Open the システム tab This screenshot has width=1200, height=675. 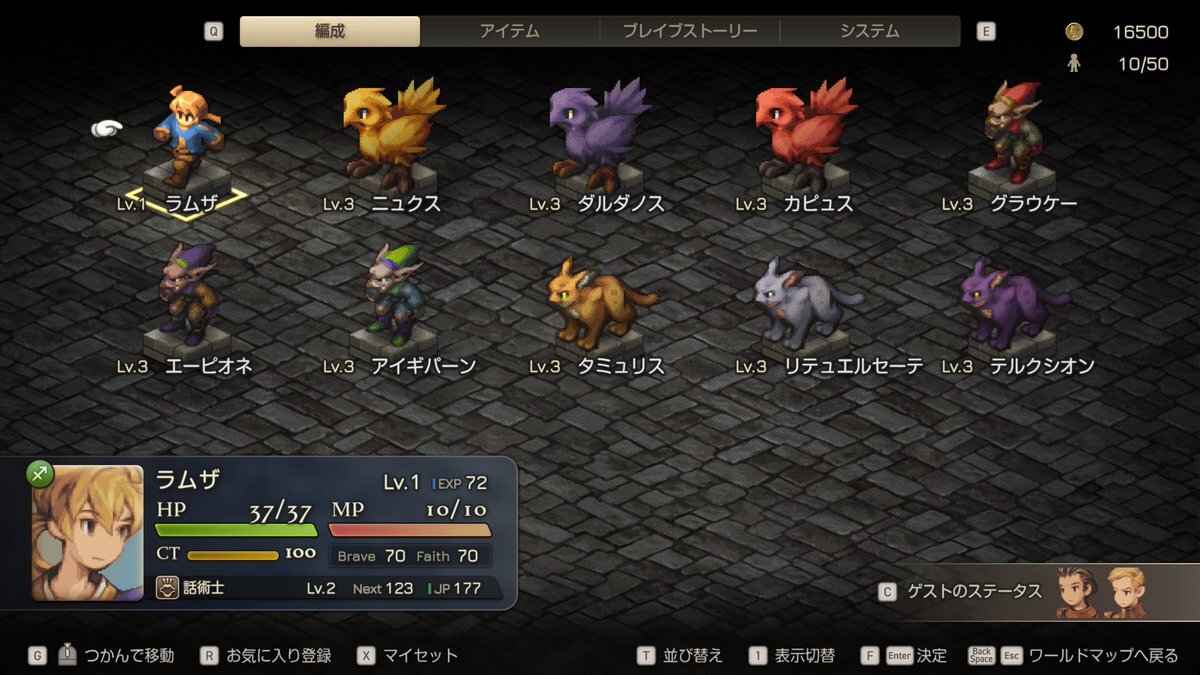pyautogui.click(x=869, y=31)
